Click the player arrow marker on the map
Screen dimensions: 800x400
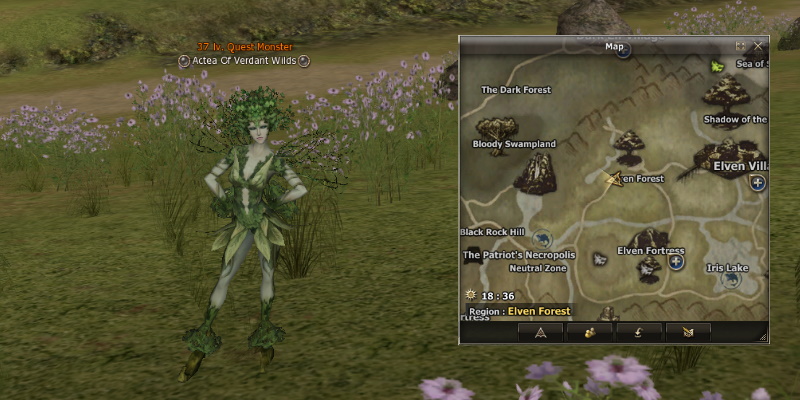pos(612,179)
